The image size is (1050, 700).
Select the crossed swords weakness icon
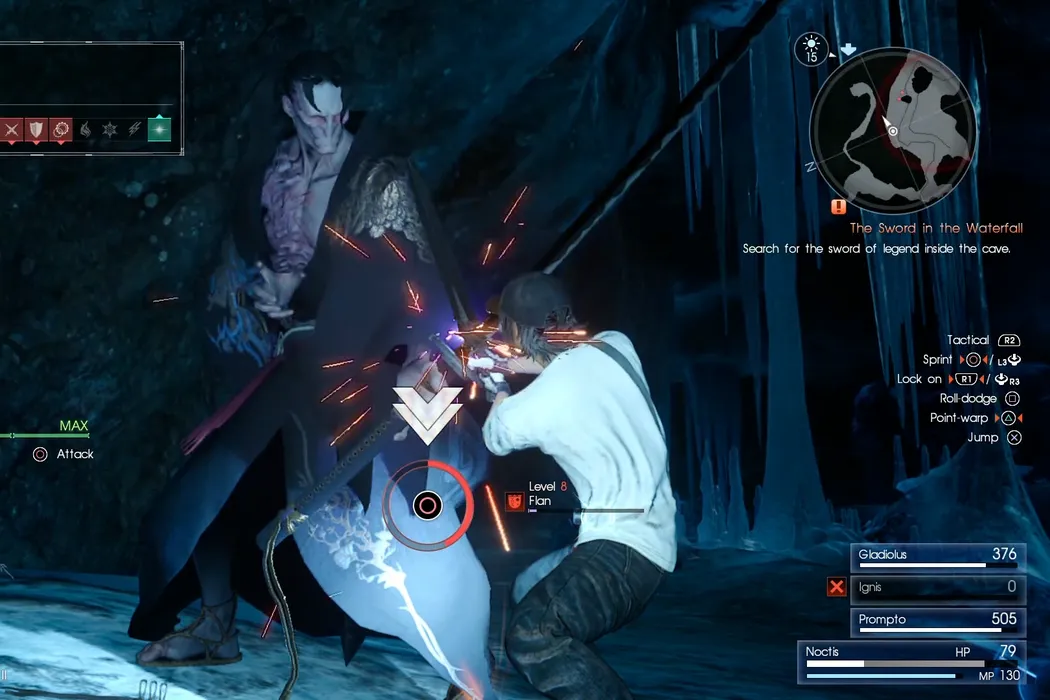pos(12,129)
